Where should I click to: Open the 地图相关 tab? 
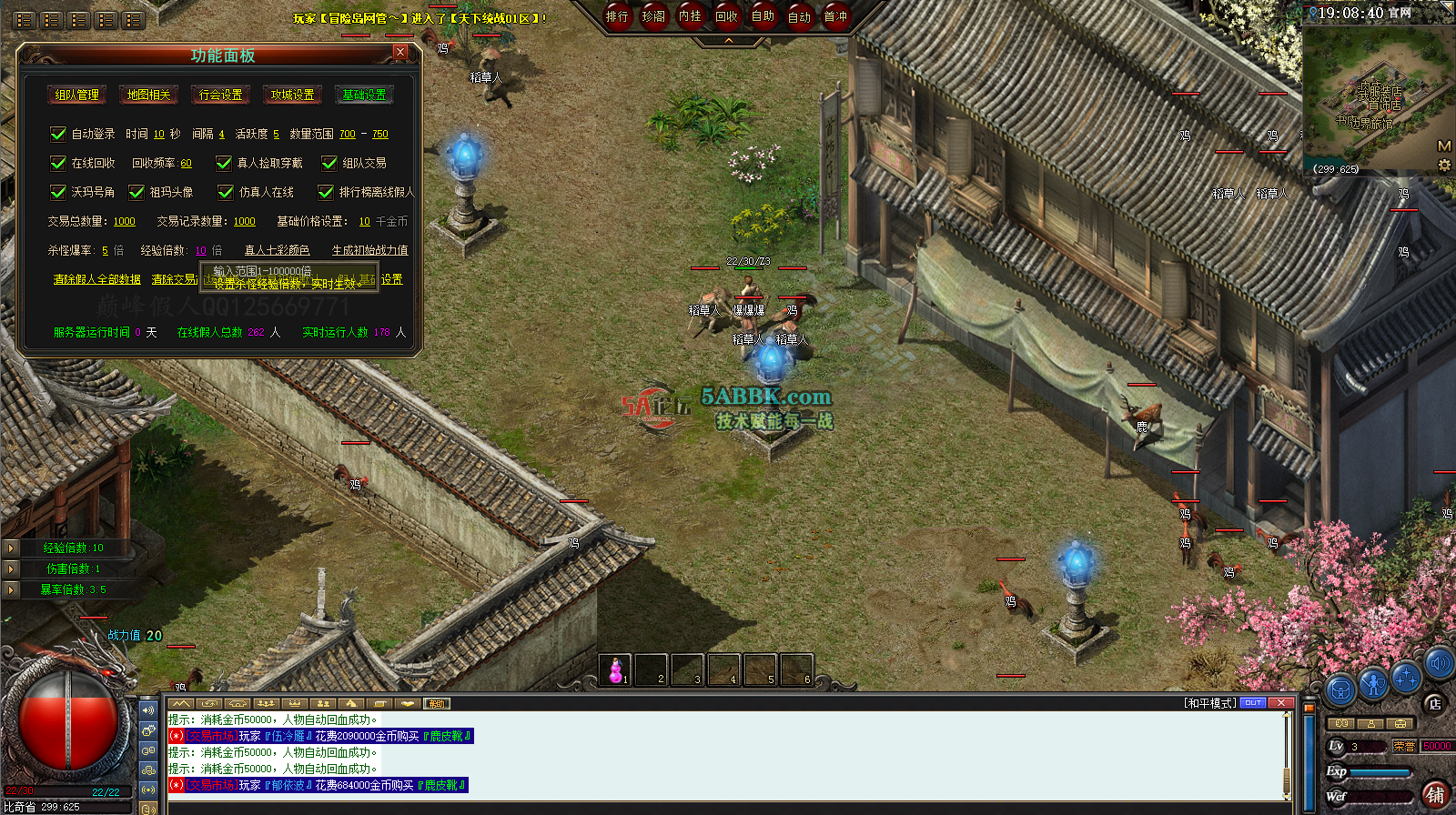click(148, 95)
